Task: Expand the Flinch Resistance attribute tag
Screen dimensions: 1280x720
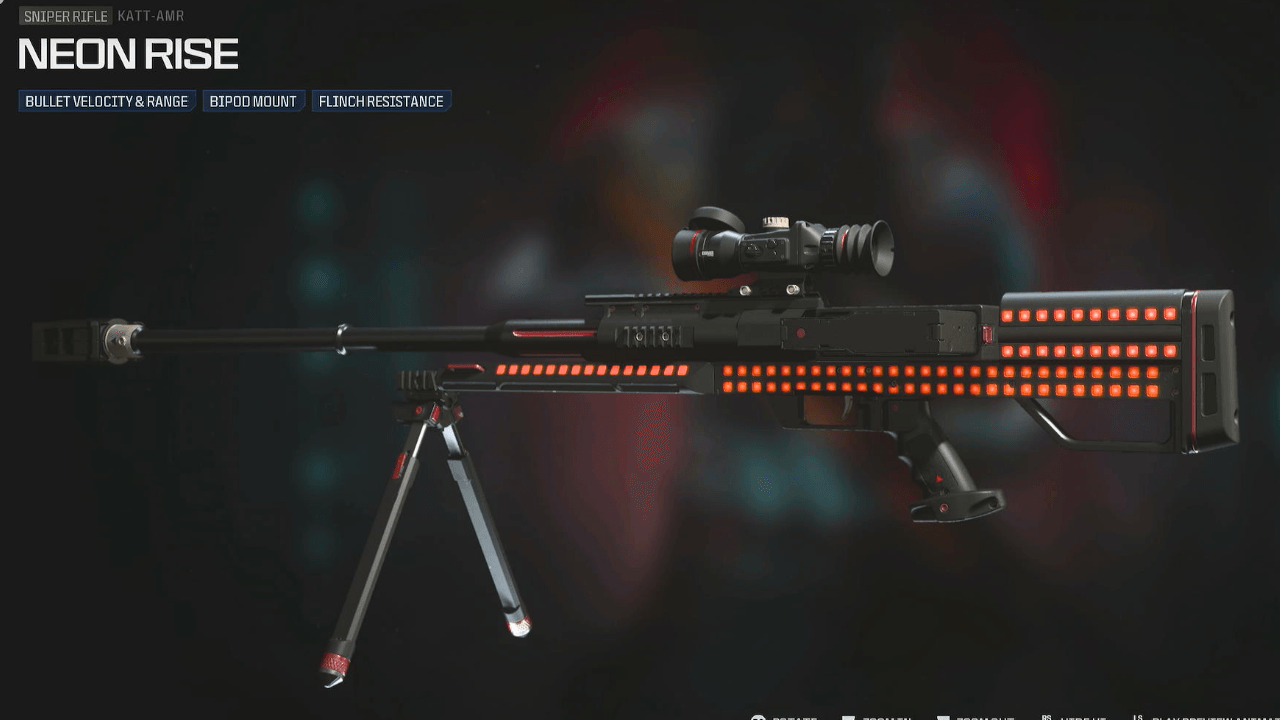Action: [x=381, y=100]
